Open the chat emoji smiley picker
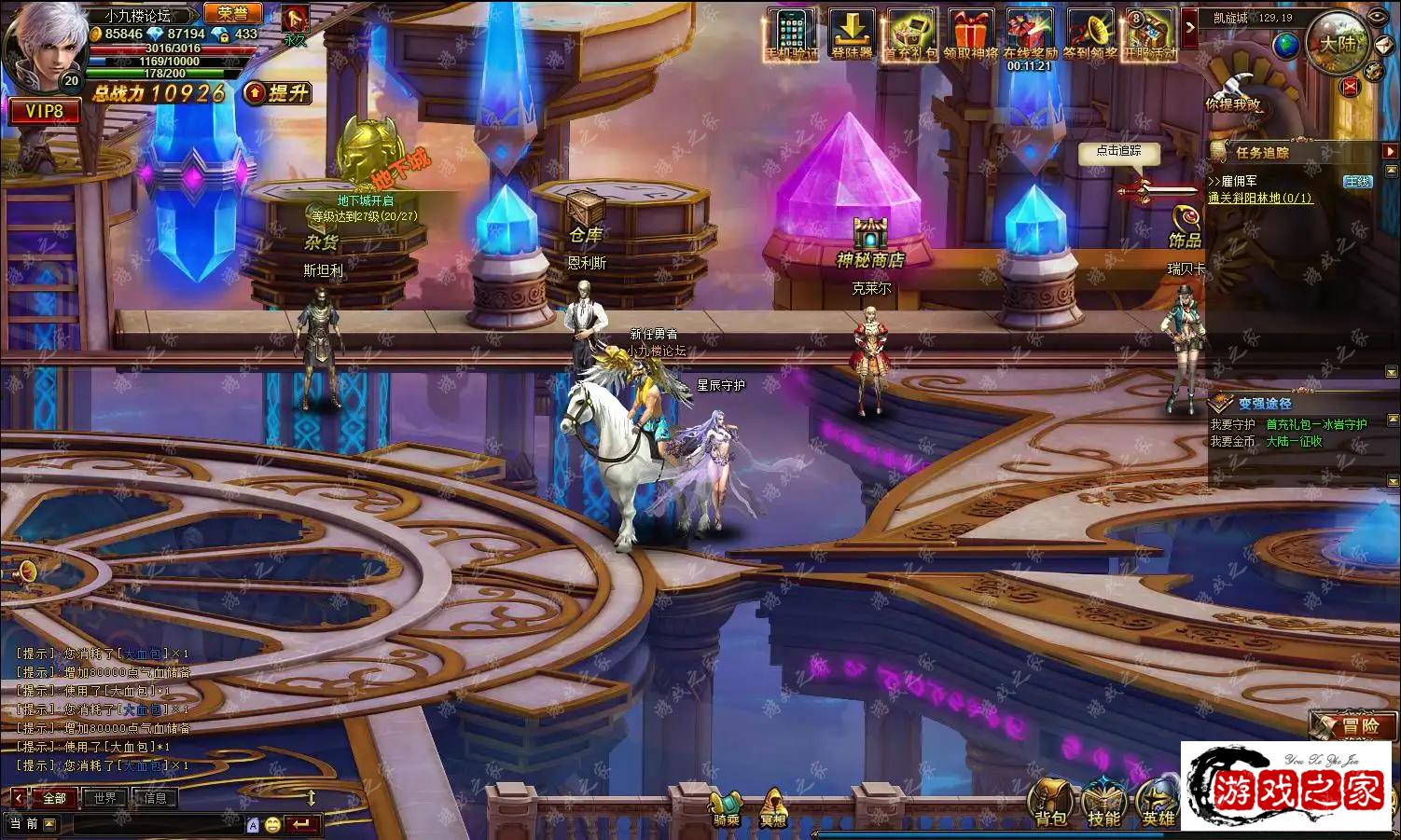Image resolution: width=1401 pixels, height=840 pixels. pos(272,824)
